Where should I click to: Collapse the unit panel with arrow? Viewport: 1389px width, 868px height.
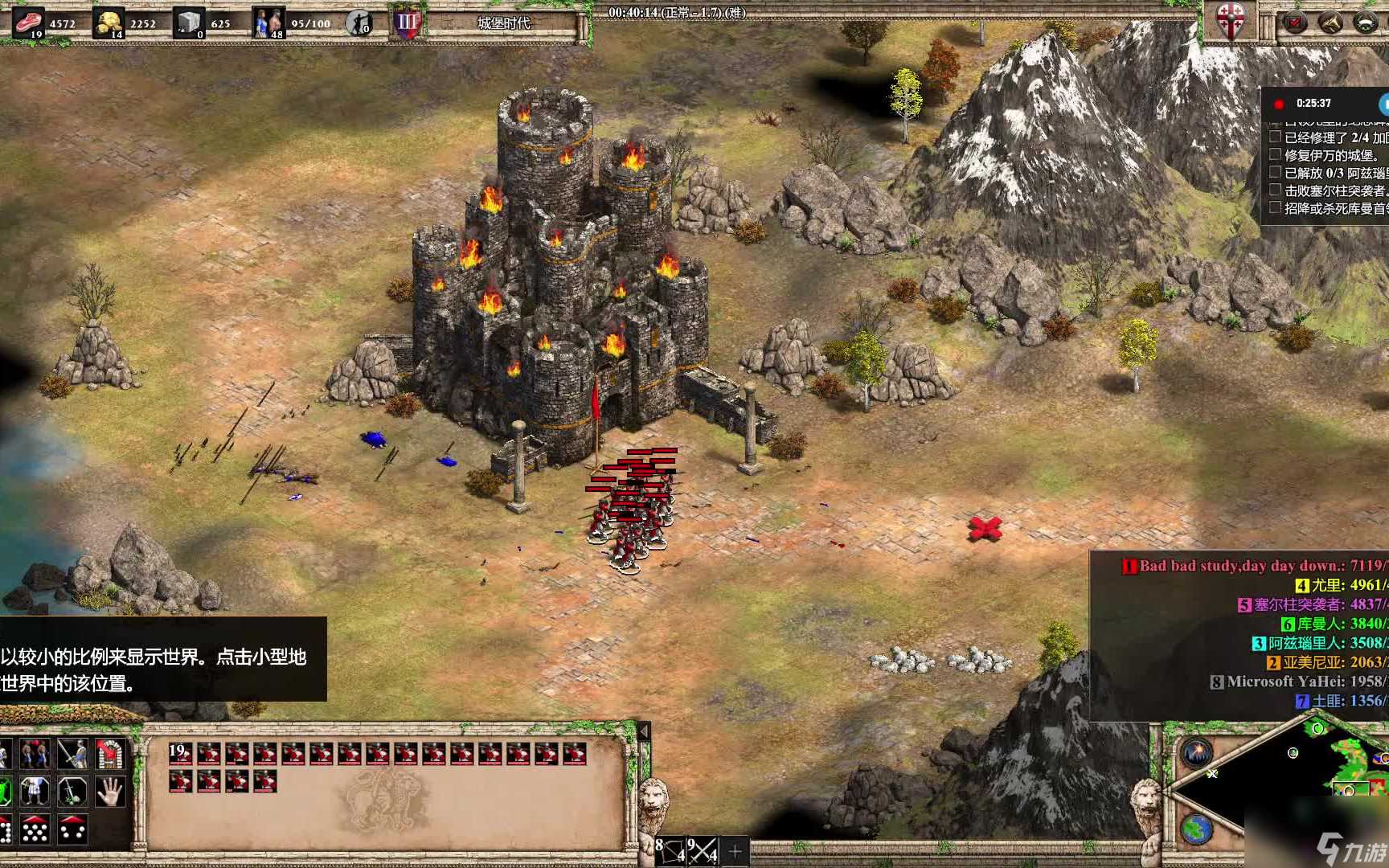[x=642, y=731]
